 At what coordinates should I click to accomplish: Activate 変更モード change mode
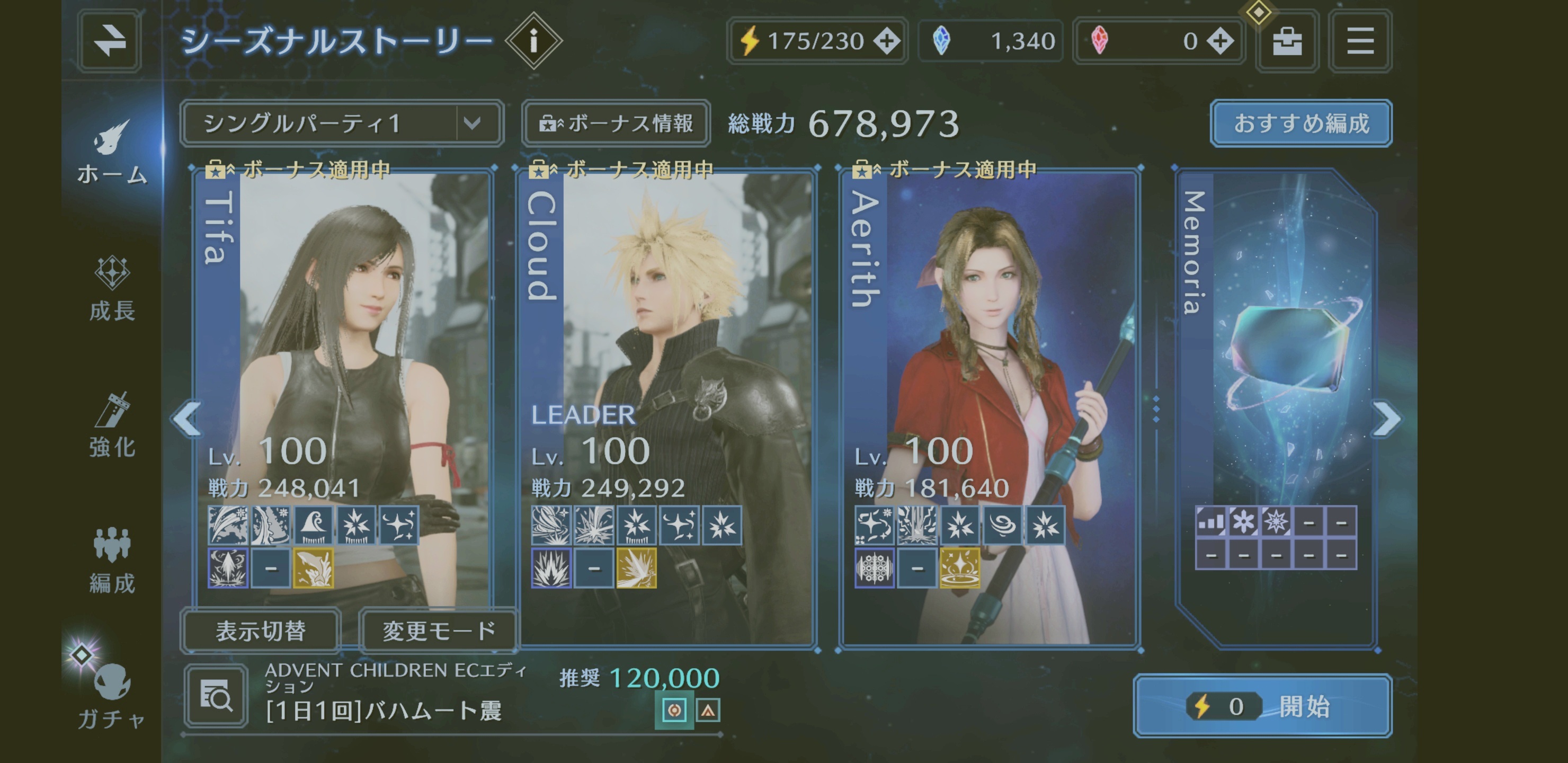point(438,631)
